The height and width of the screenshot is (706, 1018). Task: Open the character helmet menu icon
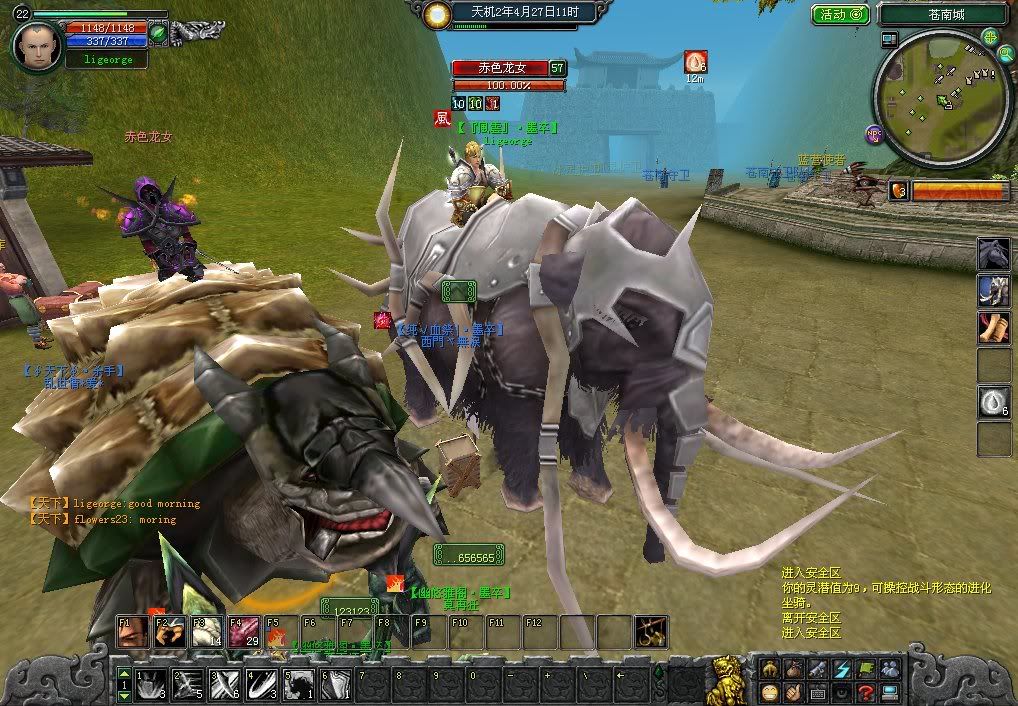(770, 668)
